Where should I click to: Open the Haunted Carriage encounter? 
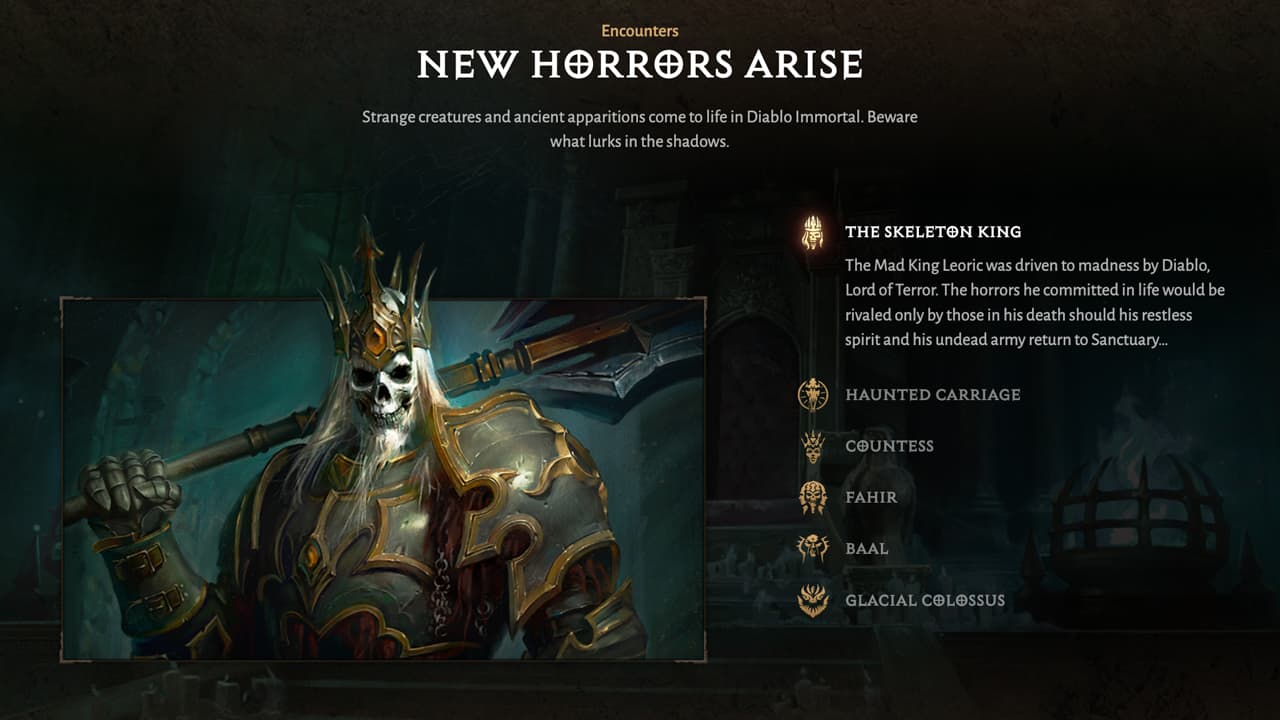(932, 395)
